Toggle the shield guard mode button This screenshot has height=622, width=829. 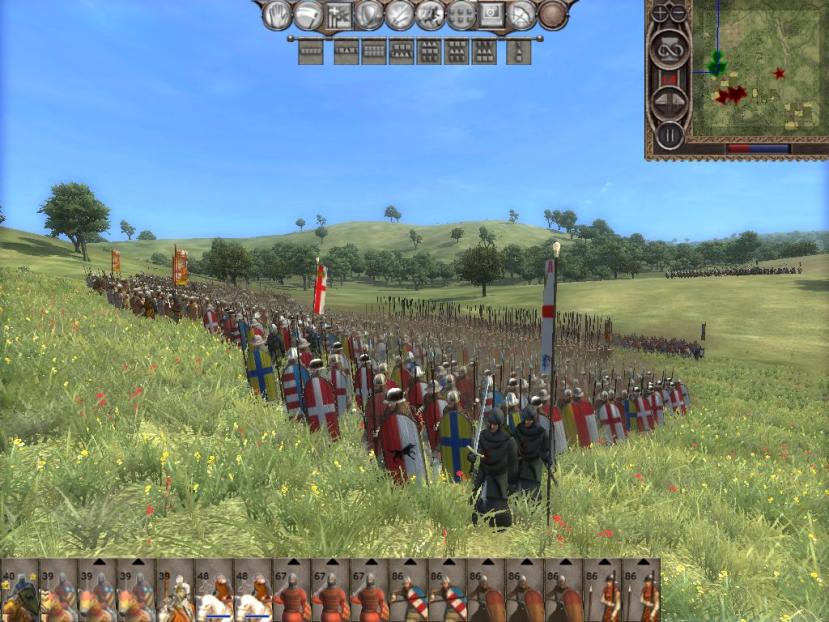pyautogui.click(x=369, y=14)
